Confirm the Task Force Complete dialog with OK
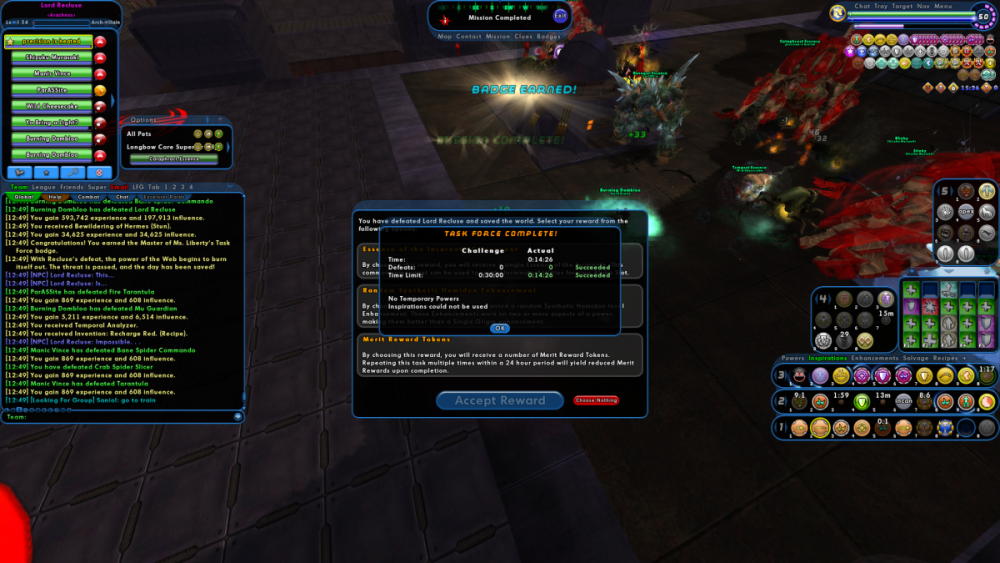This screenshot has width=1000, height=563. tap(499, 328)
